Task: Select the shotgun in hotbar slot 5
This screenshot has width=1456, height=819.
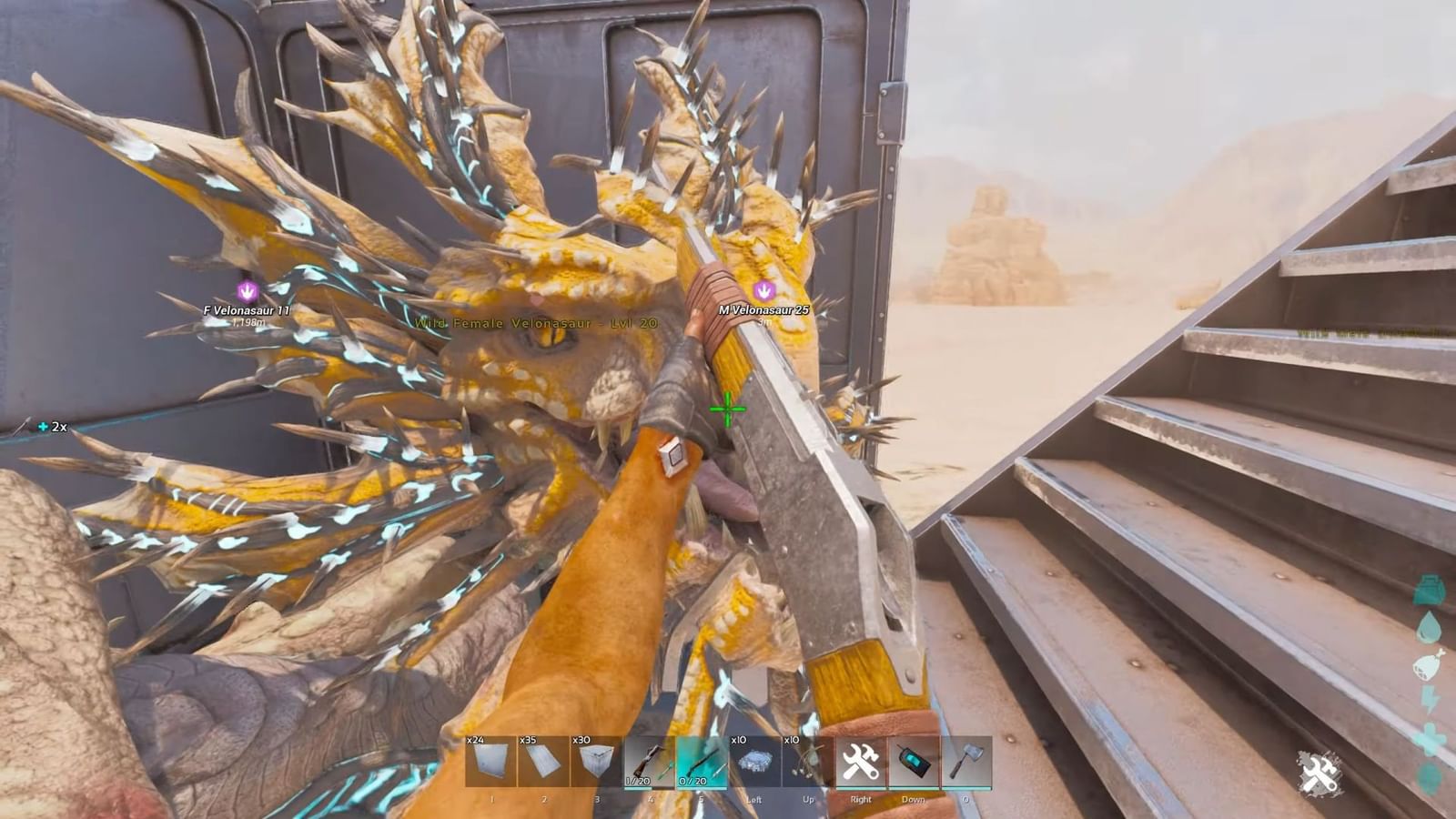Action: (701, 760)
